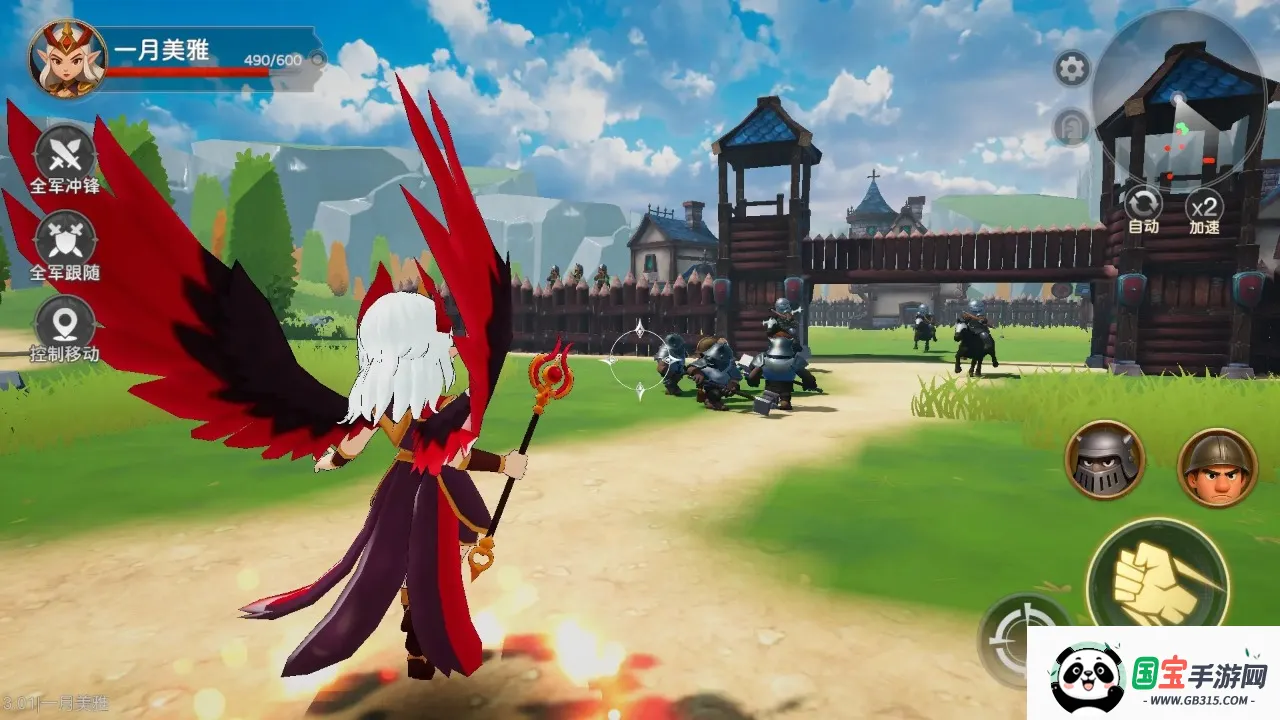Select the armored knight helmet unit icon
The image size is (1280, 720).
tap(1104, 460)
